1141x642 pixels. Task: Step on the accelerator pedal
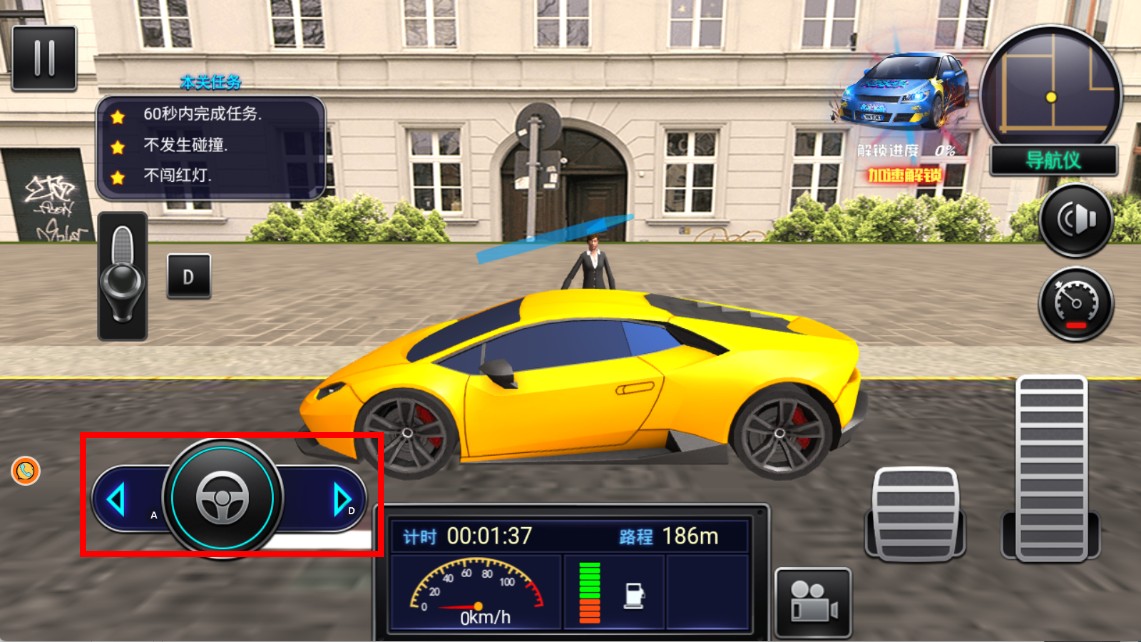1050,467
